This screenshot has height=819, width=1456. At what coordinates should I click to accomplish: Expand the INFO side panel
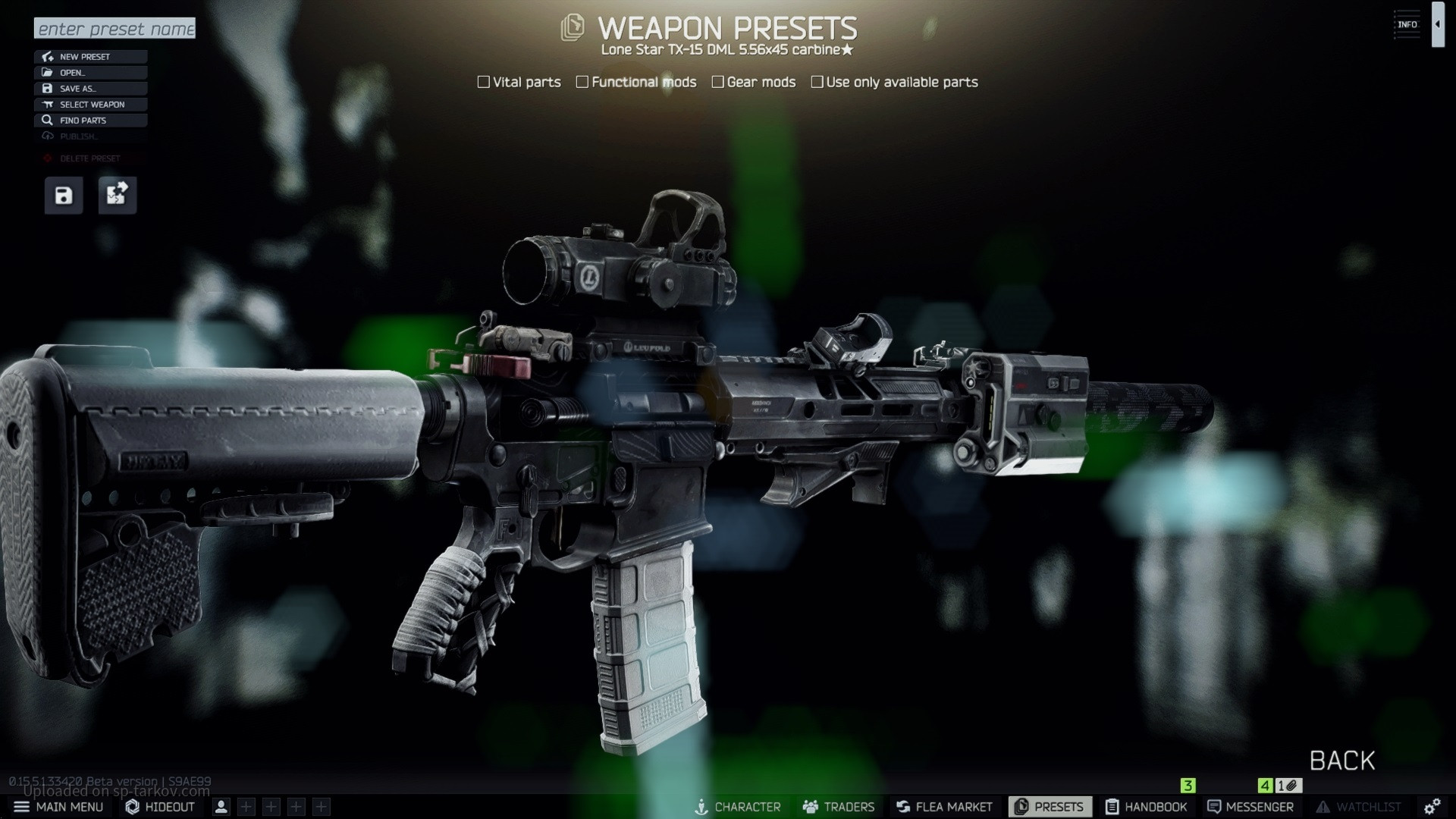click(x=1437, y=24)
